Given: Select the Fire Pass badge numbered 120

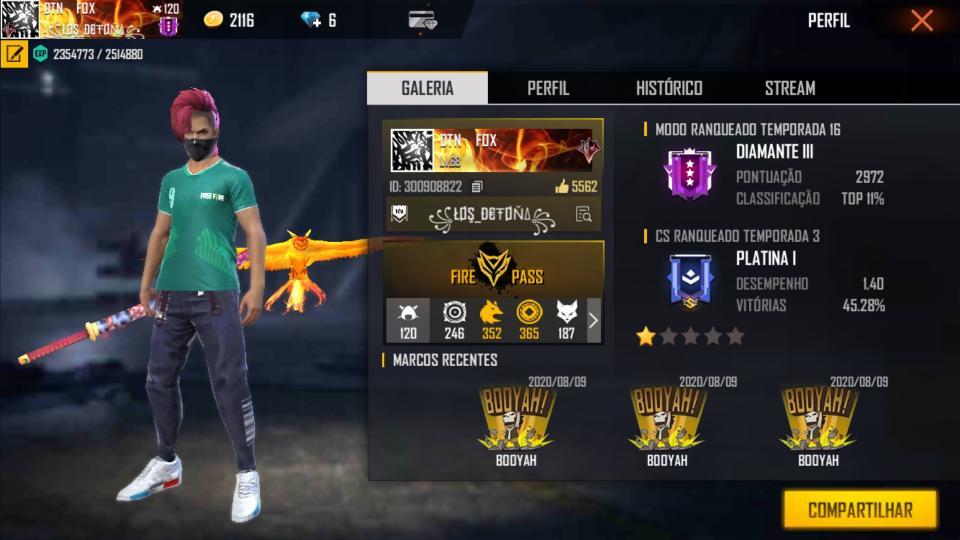Looking at the screenshot, I should click(408, 320).
